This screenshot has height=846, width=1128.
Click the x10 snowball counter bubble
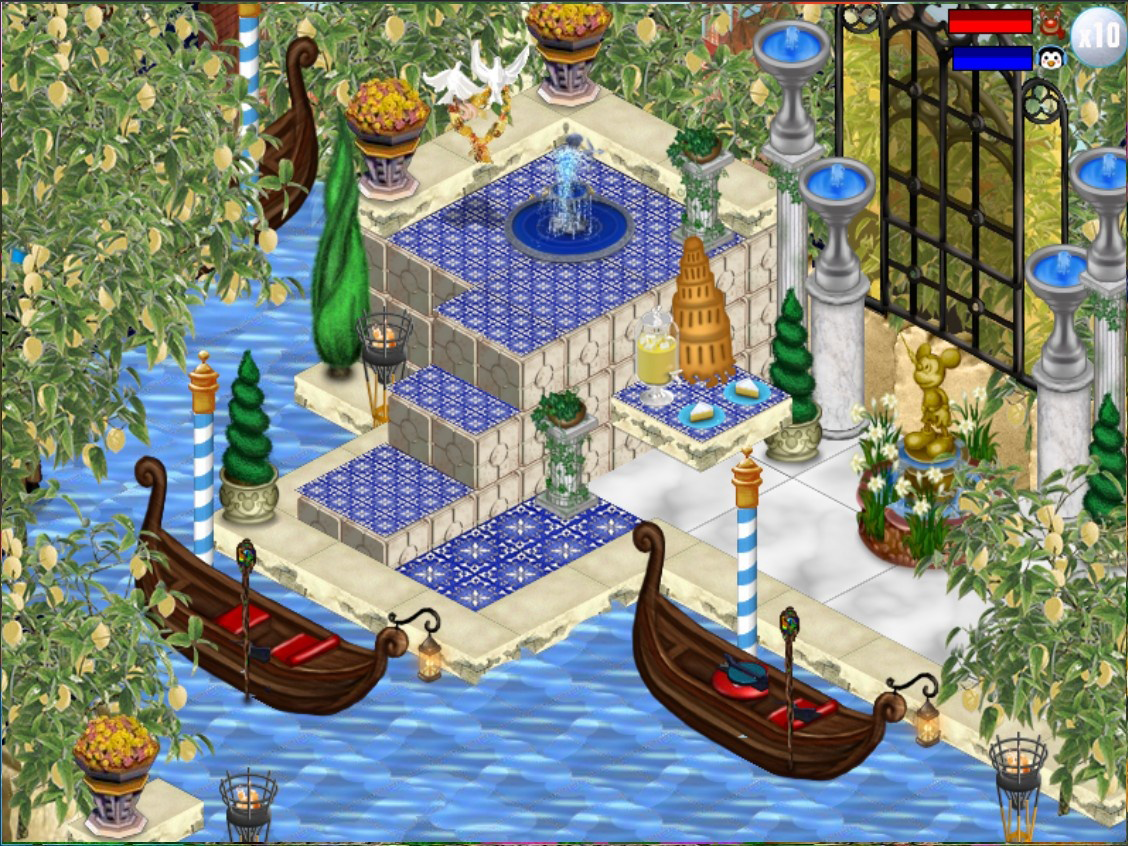(1098, 36)
